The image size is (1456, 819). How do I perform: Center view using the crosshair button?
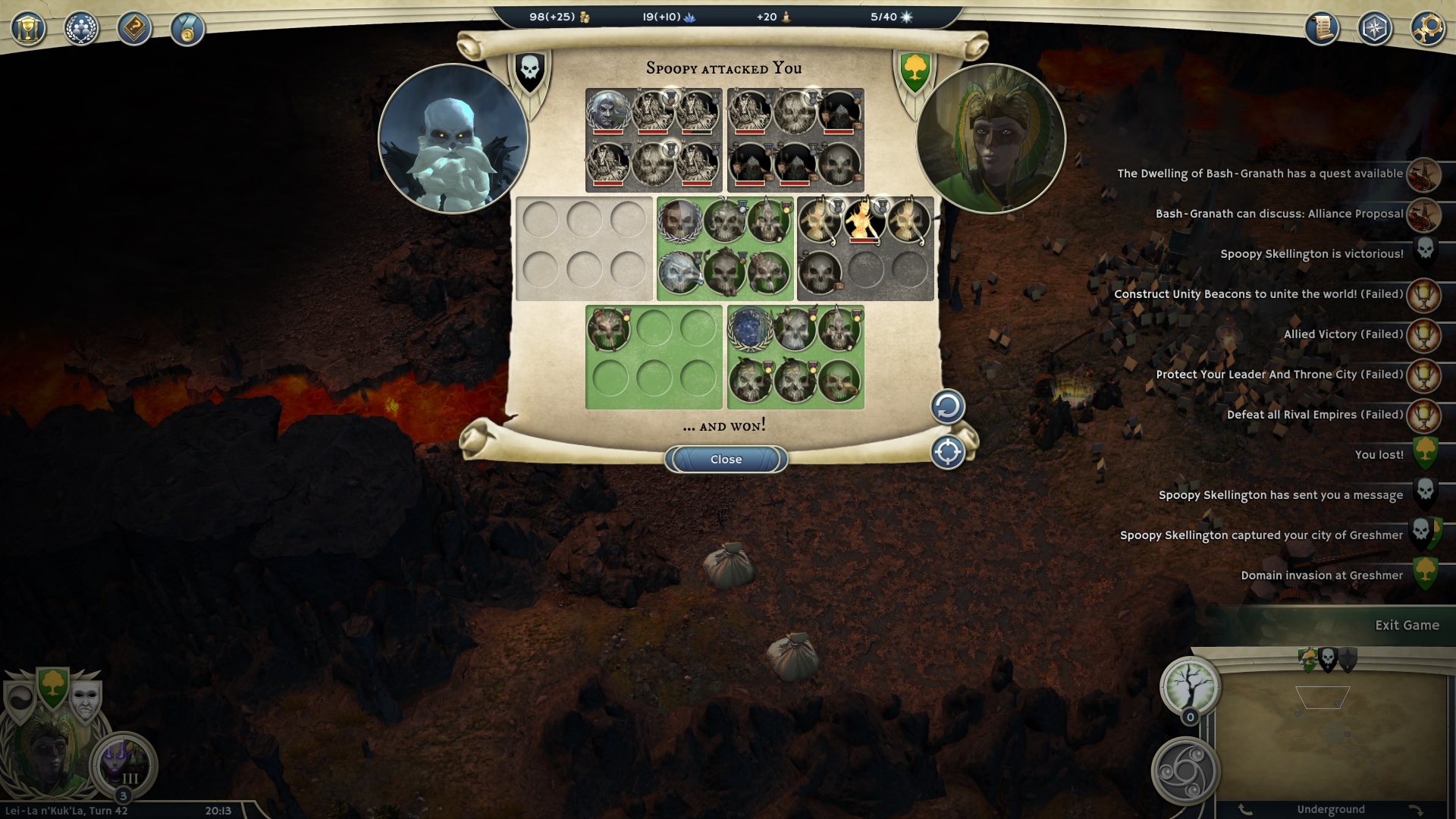click(947, 453)
